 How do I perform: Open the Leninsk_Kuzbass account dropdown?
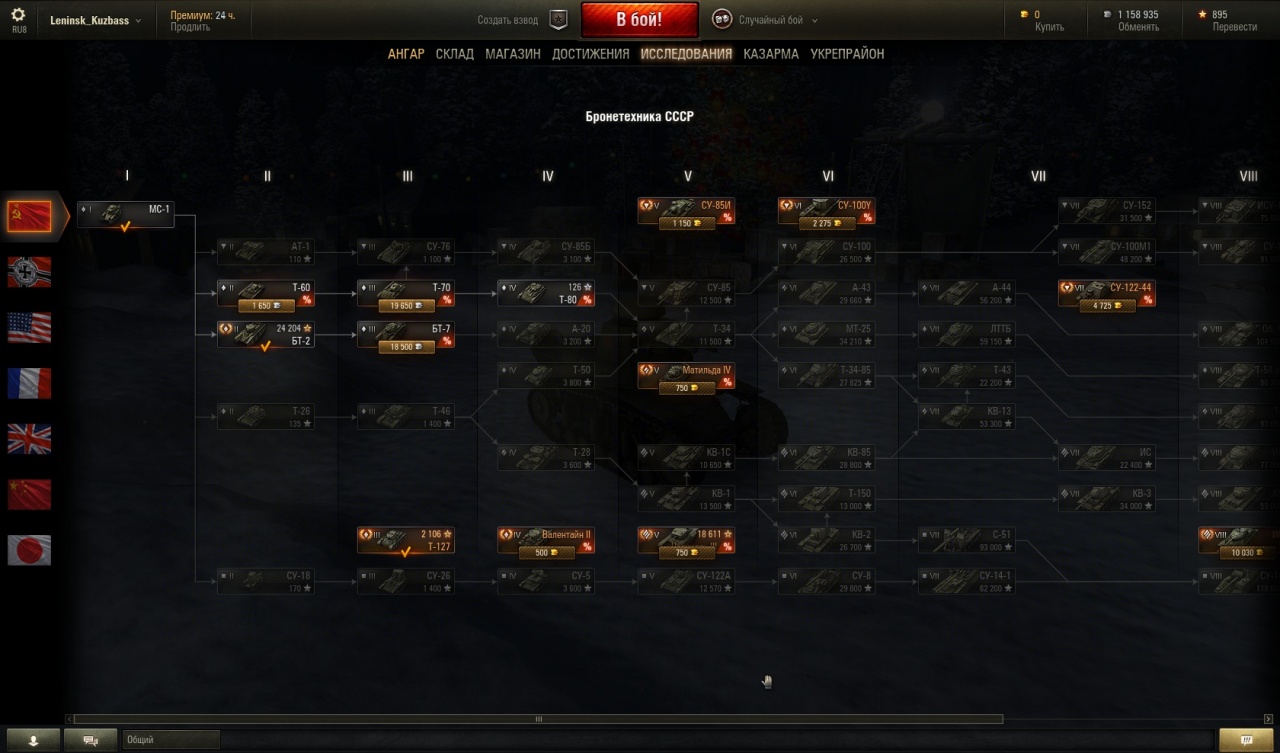(x=96, y=20)
